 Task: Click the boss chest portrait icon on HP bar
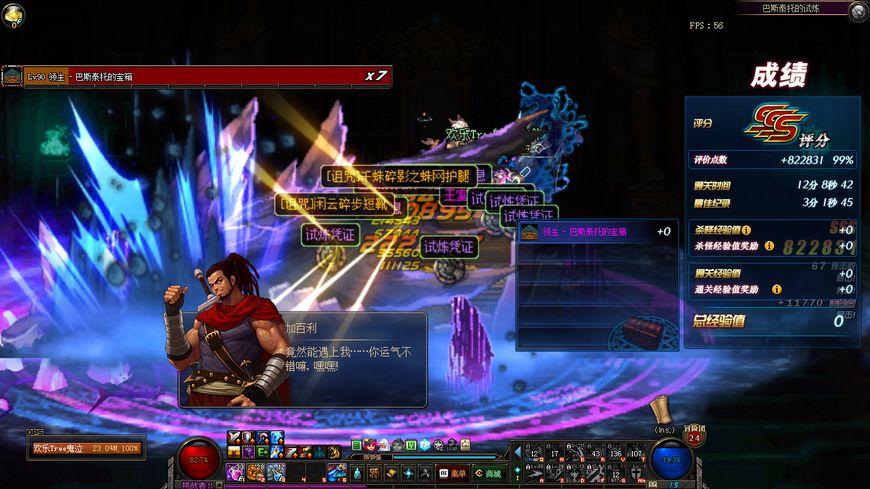point(12,76)
